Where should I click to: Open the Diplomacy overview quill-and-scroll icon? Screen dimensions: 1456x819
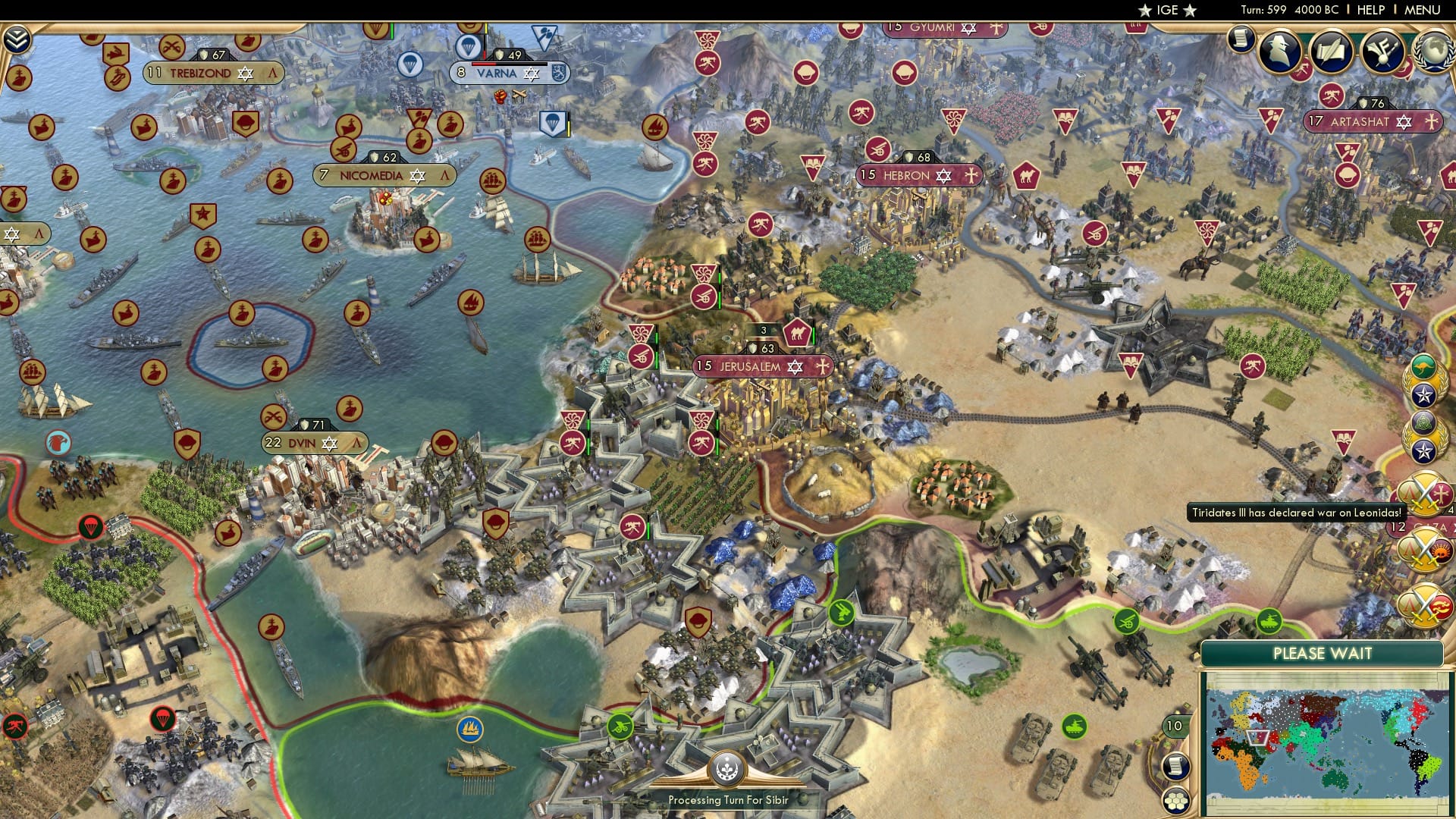pyautogui.click(x=1330, y=51)
